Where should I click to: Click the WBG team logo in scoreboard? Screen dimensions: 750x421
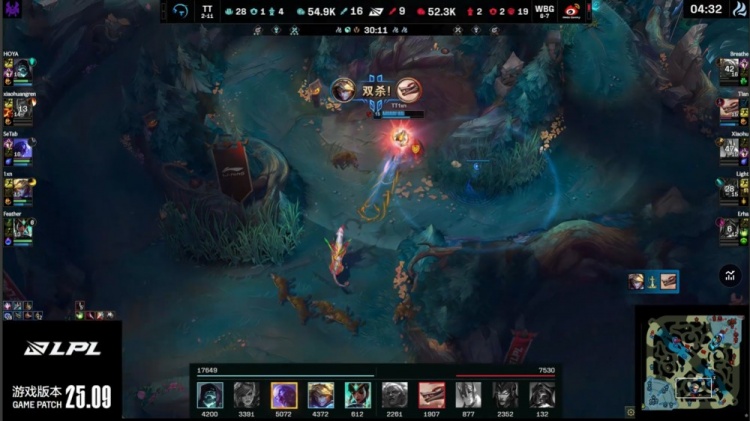pyautogui.click(x=573, y=11)
